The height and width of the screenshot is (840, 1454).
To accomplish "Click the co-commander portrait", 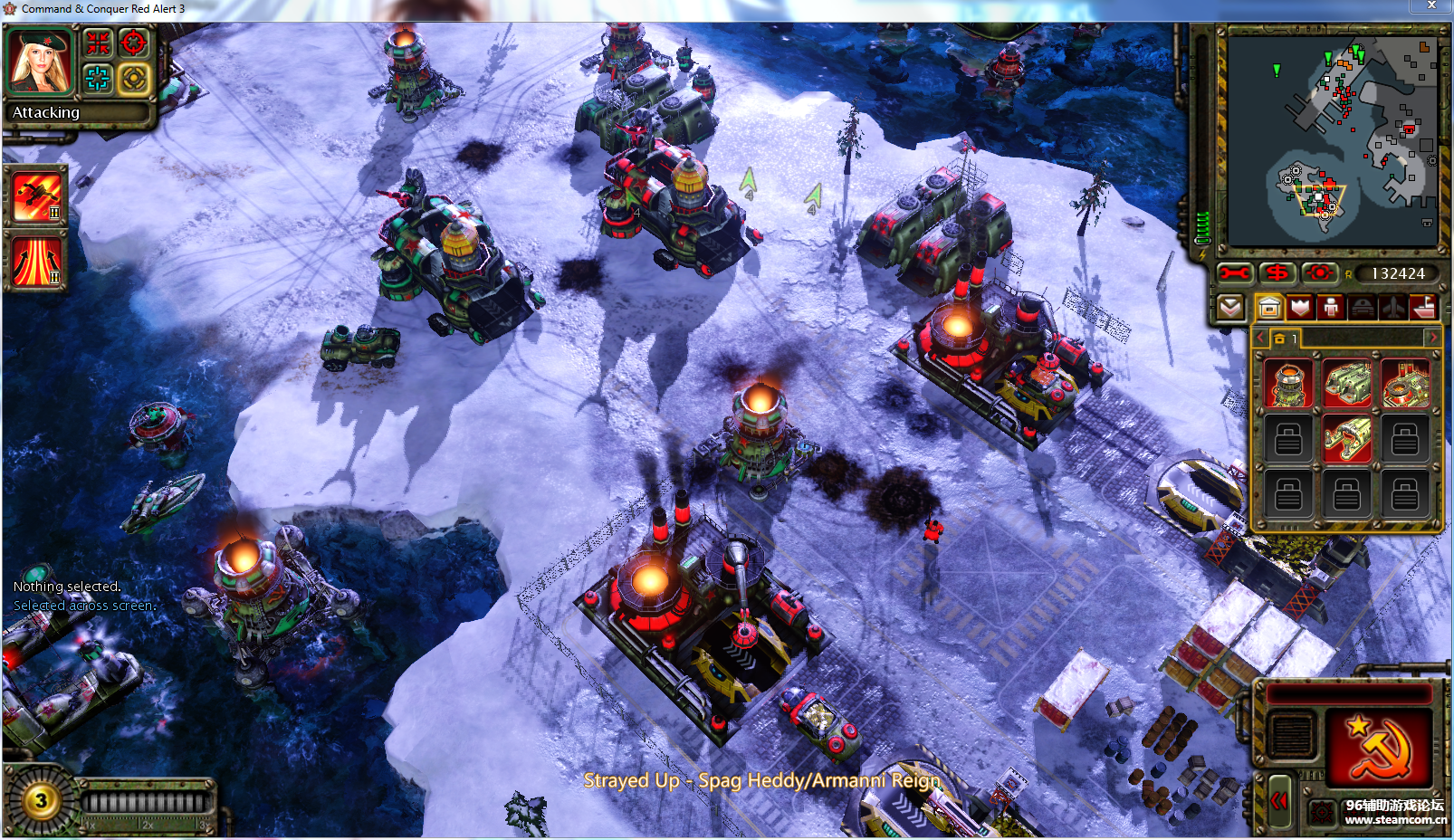I will click(x=39, y=62).
